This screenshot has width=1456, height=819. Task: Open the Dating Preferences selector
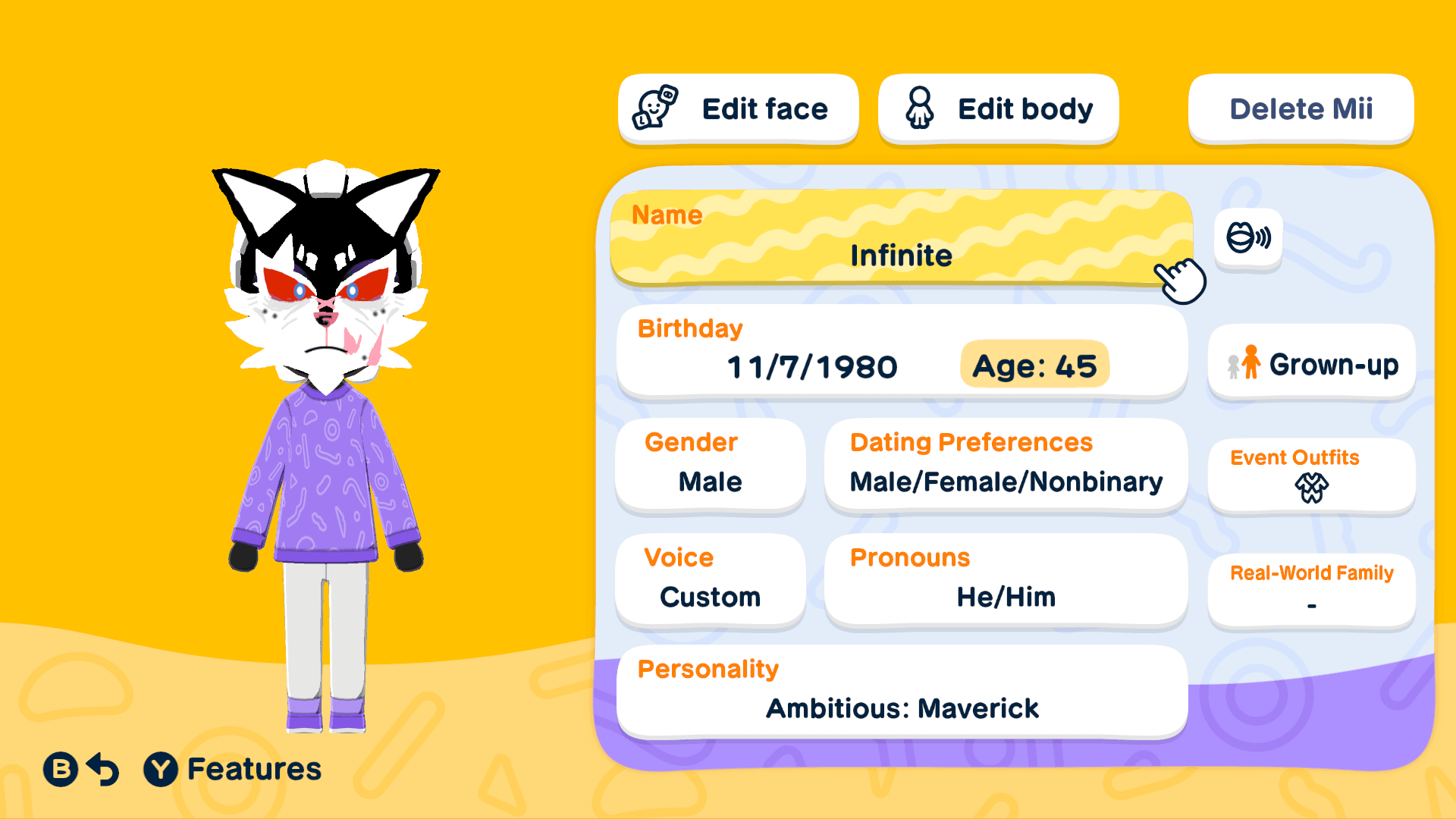[1006, 464]
